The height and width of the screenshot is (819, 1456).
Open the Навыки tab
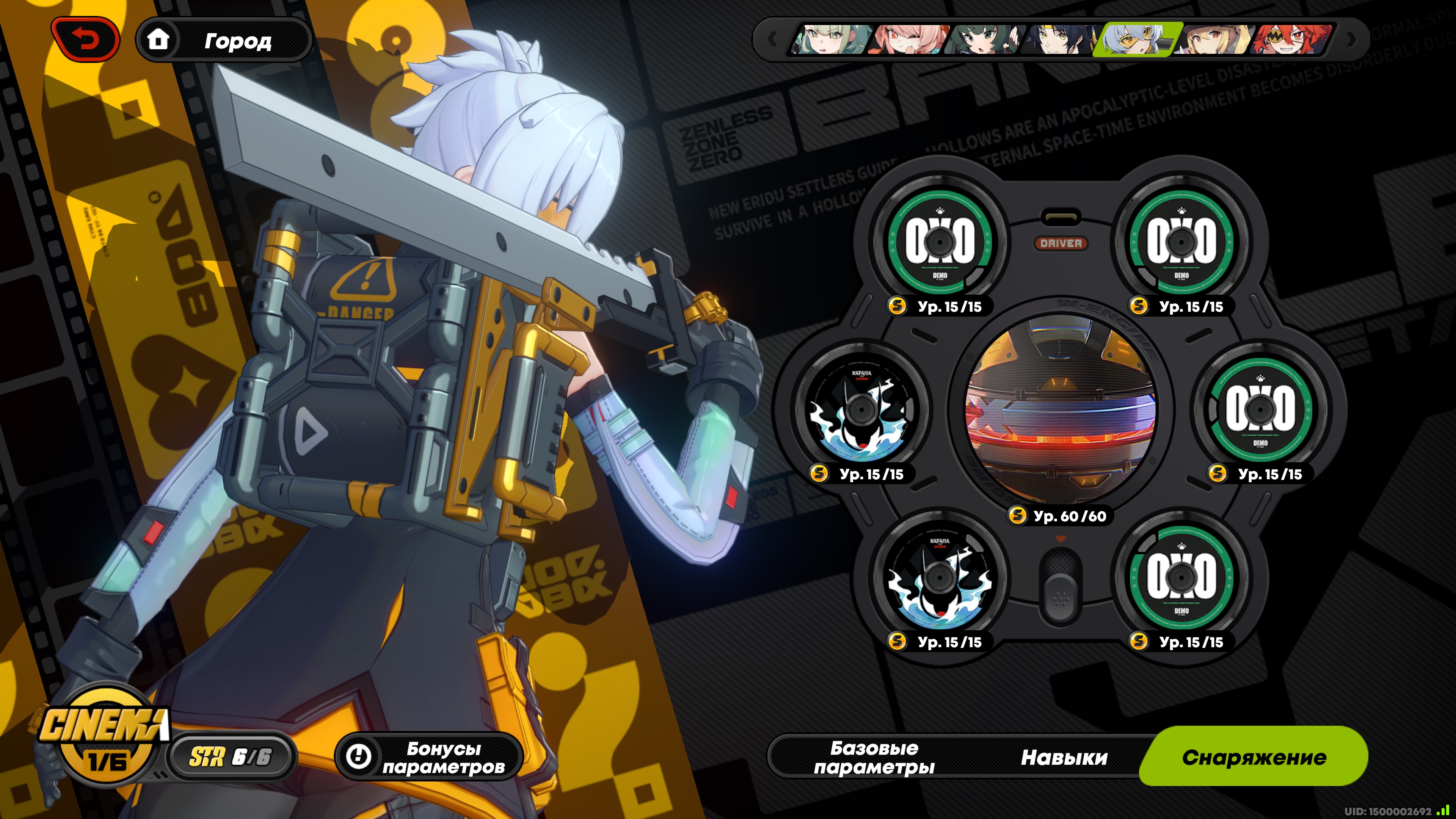pos(1064,757)
